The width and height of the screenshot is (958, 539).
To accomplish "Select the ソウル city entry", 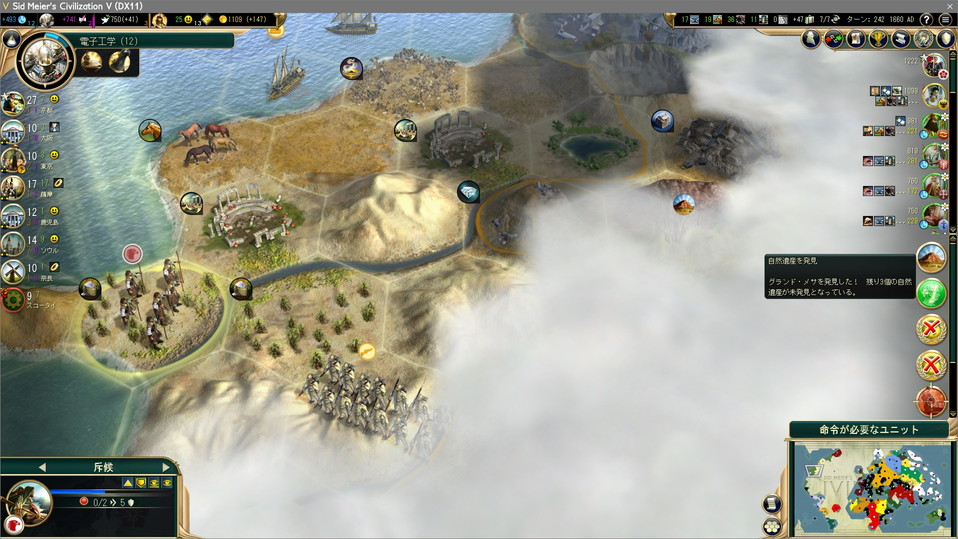I will 14,243.
